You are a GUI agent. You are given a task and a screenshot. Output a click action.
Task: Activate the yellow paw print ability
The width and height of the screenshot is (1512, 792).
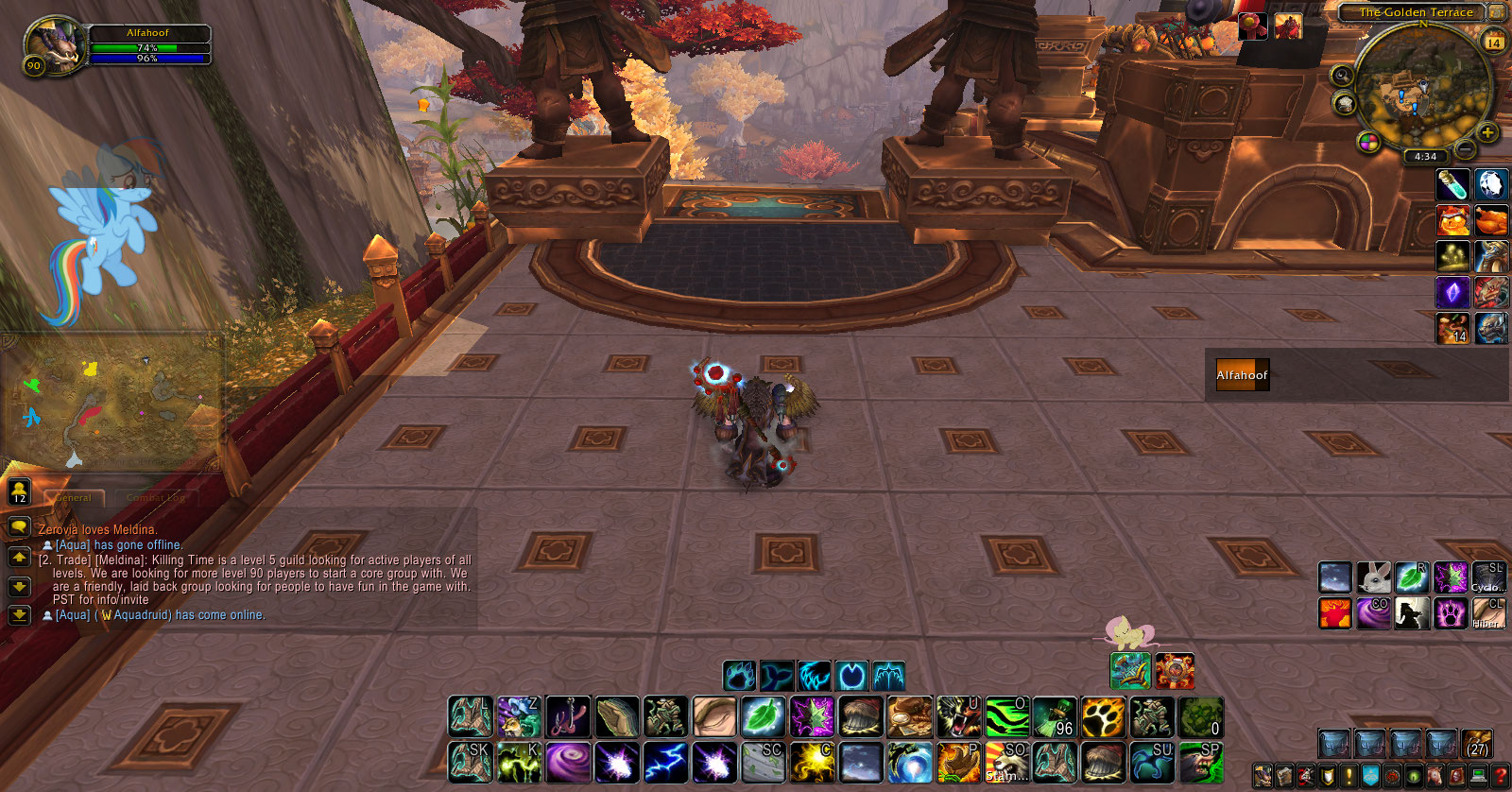[x=1102, y=717]
